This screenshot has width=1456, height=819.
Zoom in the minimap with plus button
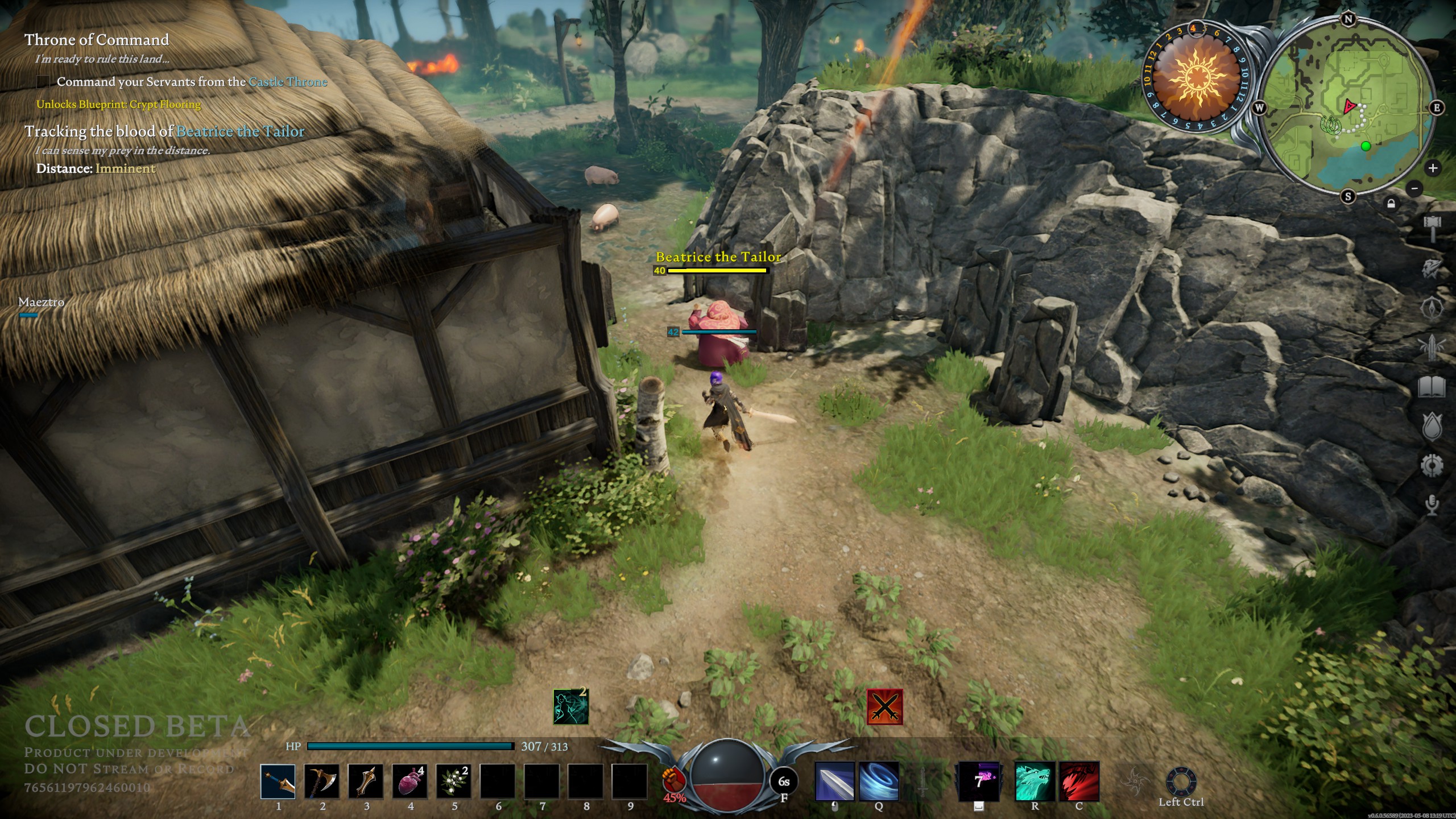click(x=1433, y=168)
